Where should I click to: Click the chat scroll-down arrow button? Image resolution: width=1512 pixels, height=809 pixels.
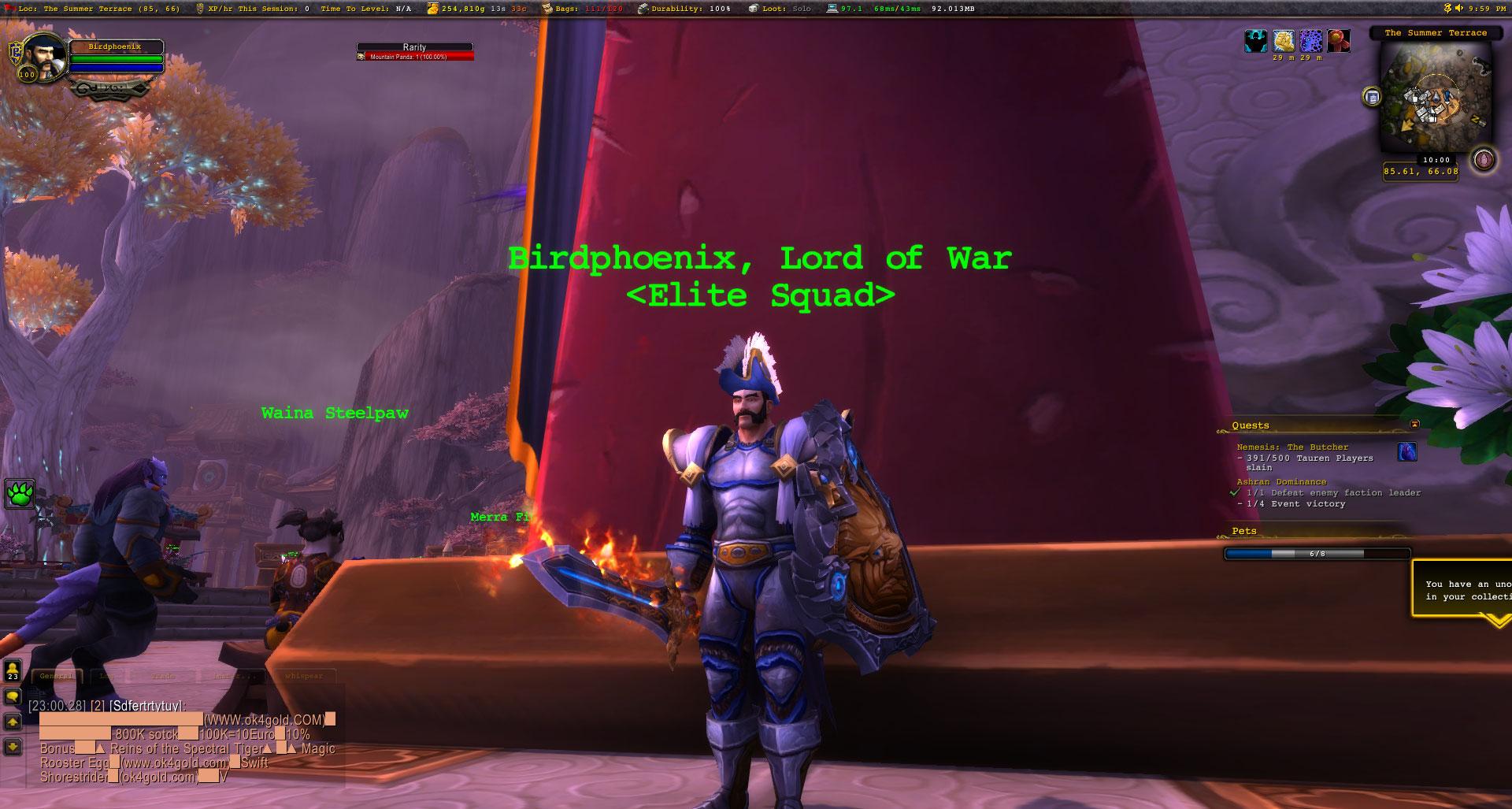[13, 746]
